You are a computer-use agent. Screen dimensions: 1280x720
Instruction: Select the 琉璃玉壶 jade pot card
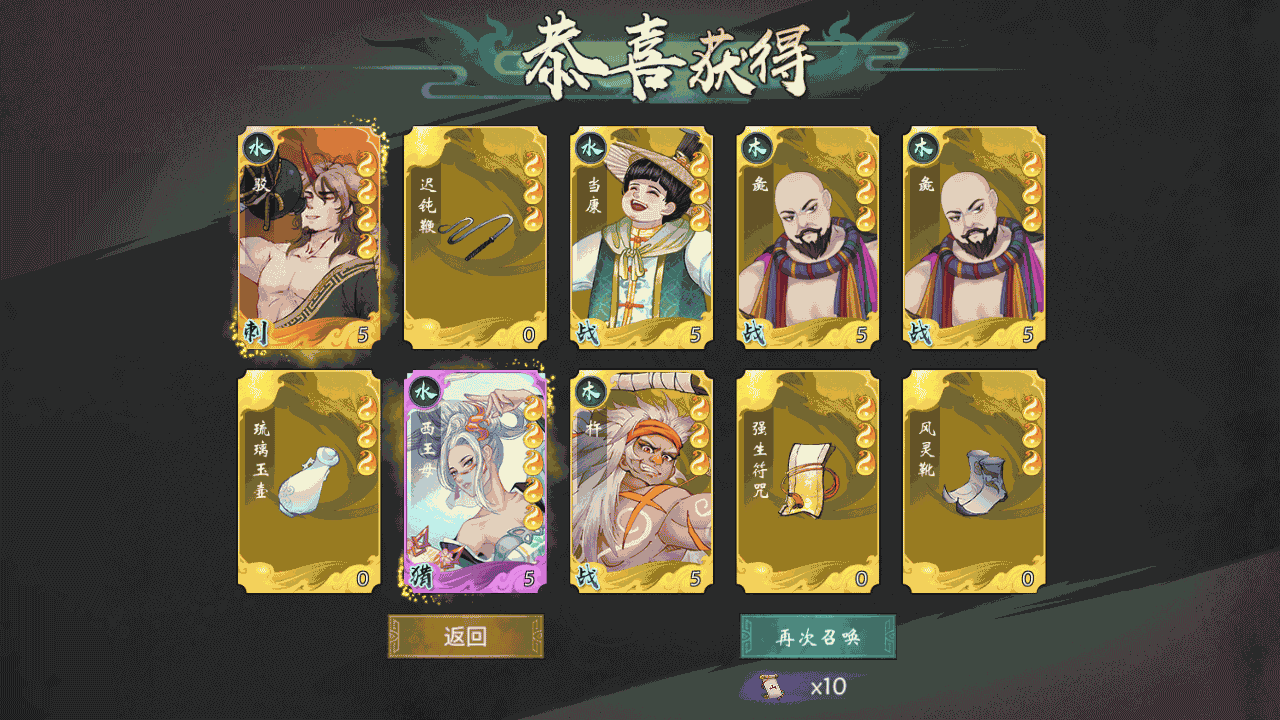click(309, 482)
